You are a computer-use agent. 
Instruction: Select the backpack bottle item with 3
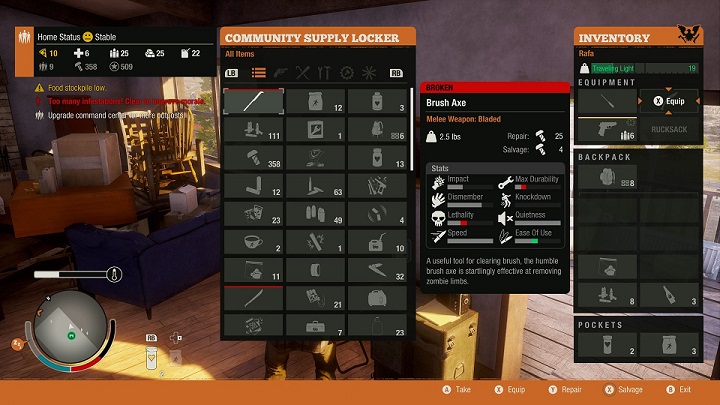click(669, 294)
